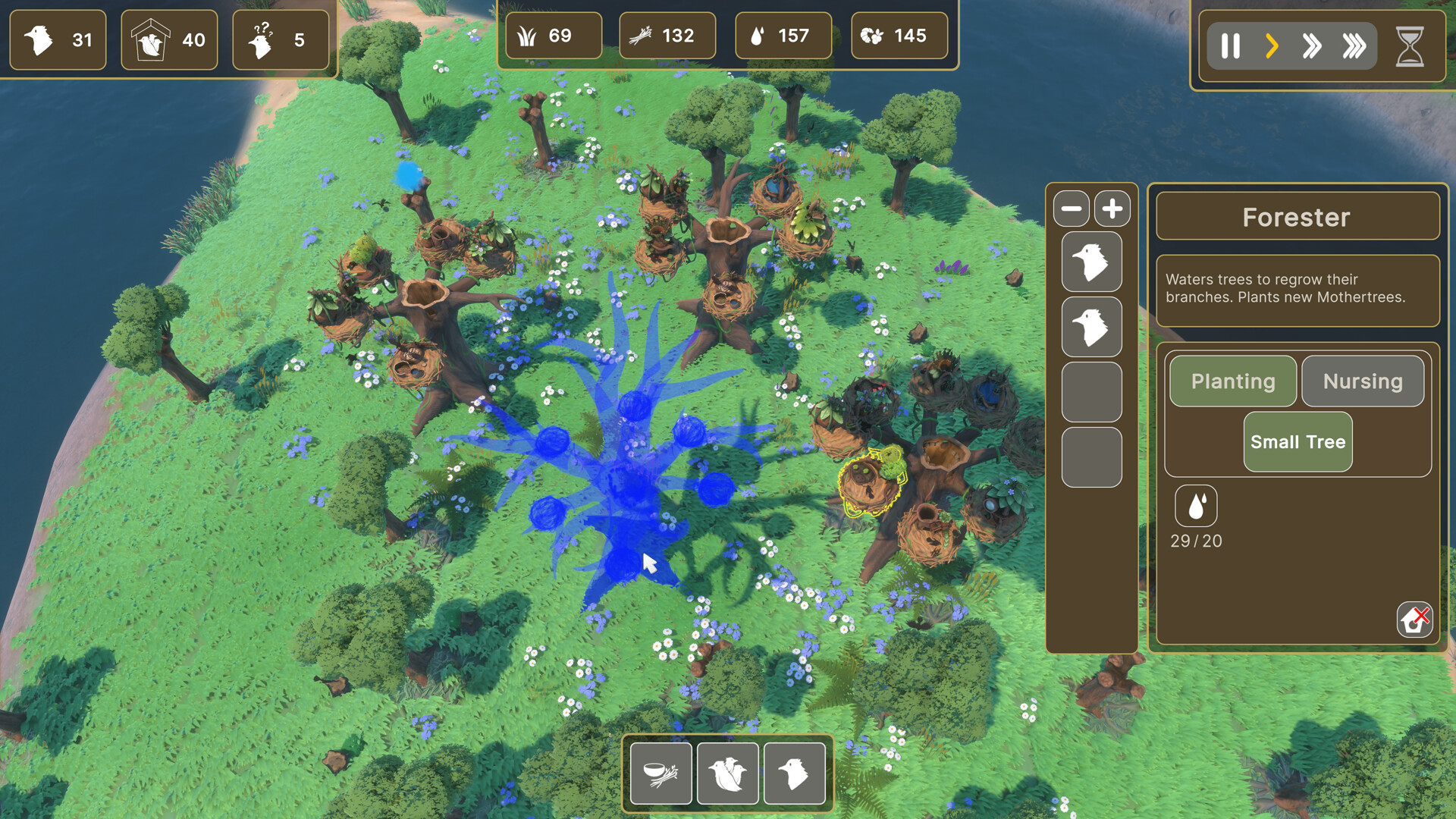Click the seeds resource counter showing 145
Viewport: 1456px width, 819px height.
pos(899,36)
